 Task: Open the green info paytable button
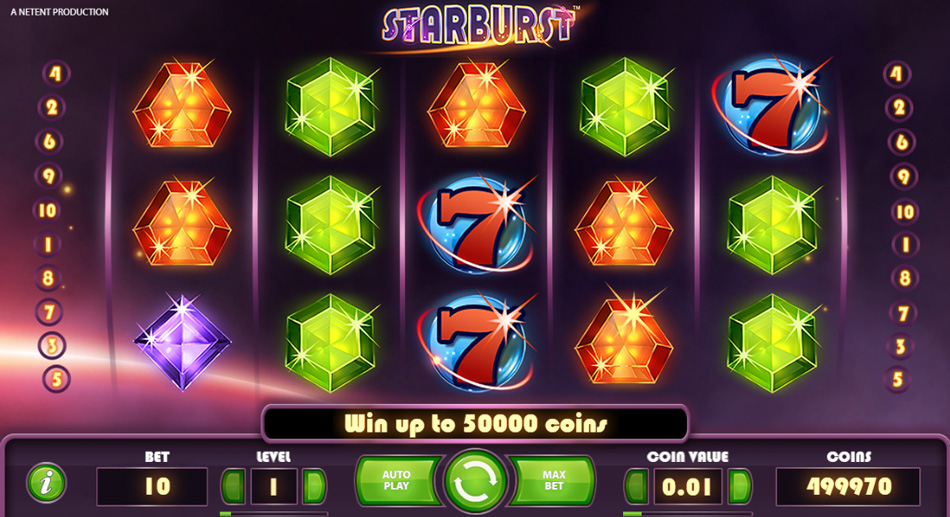(46, 483)
